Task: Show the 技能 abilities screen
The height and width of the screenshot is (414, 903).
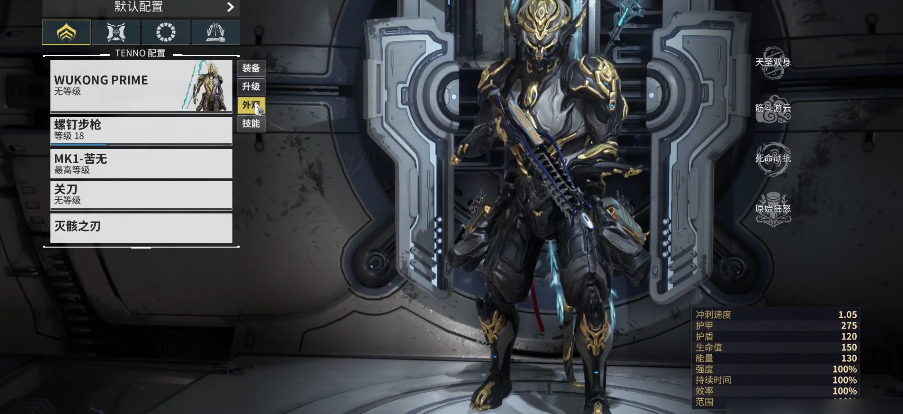Action: tap(251, 123)
